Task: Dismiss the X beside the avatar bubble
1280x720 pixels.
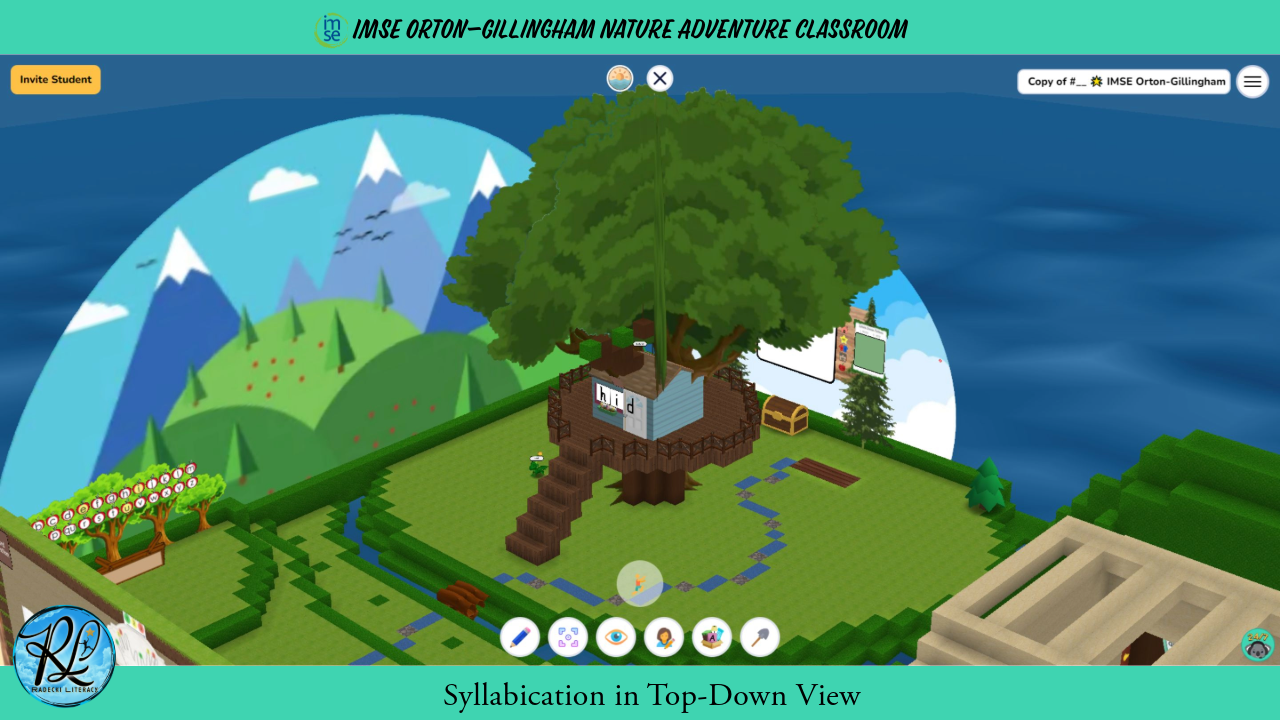Action: [x=659, y=78]
